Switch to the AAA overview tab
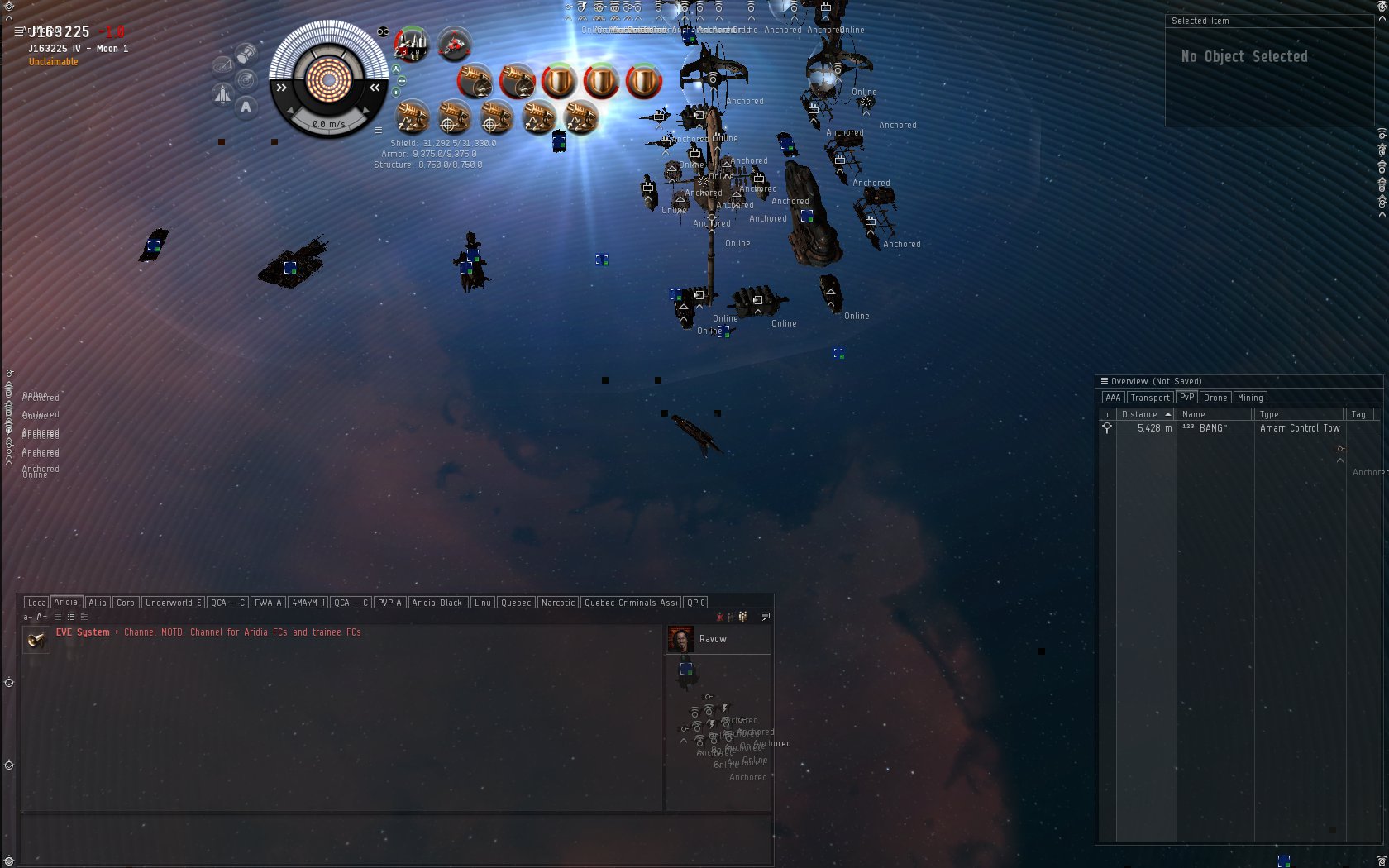 [1113, 398]
